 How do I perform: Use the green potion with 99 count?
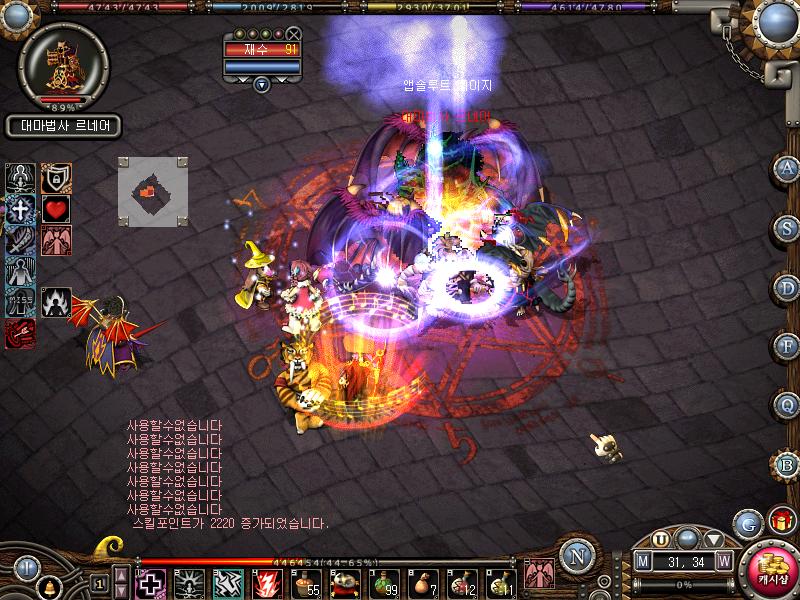click(385, 583)
